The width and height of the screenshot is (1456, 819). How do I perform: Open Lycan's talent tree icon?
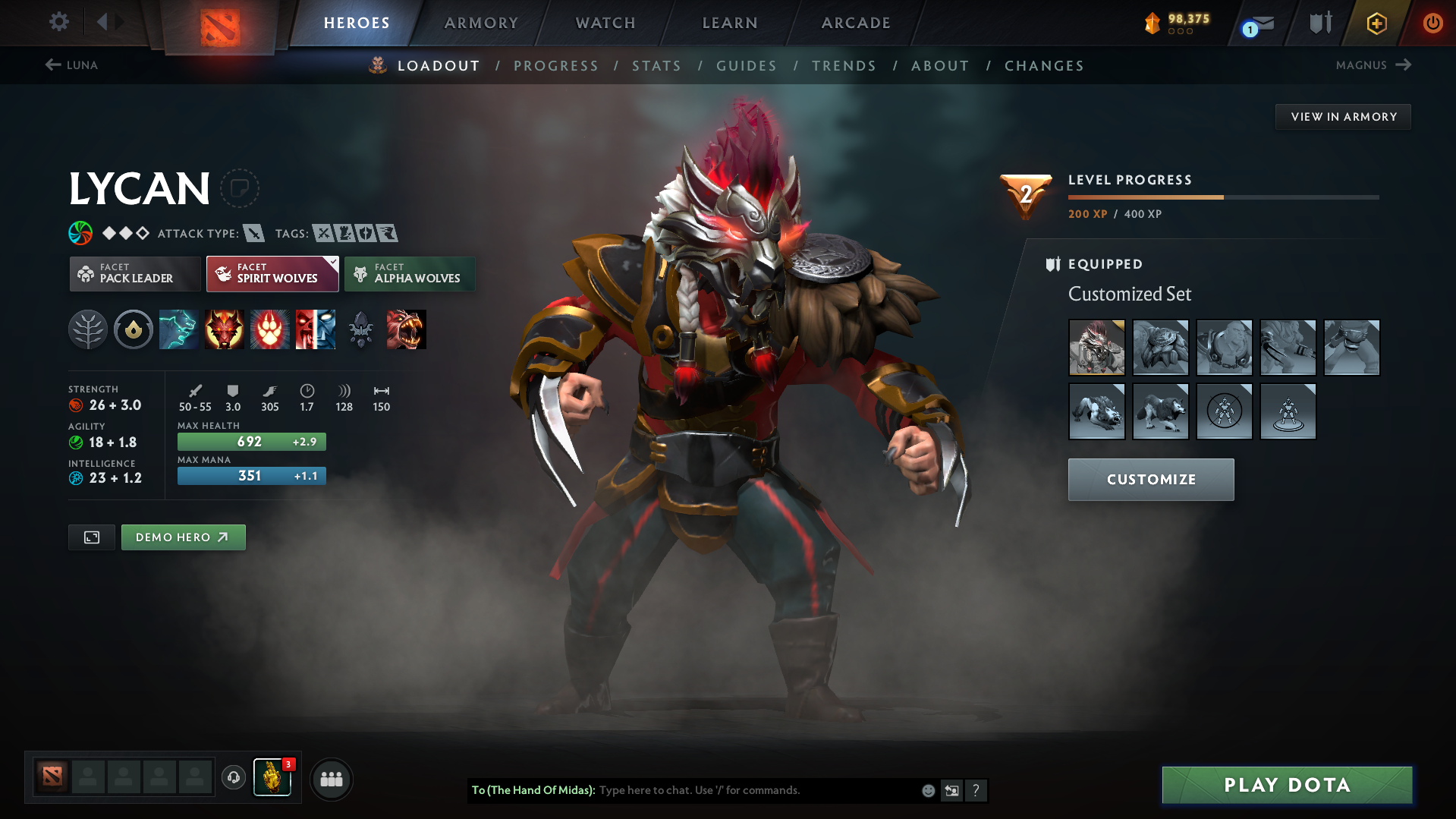click(x=88, y=329)
